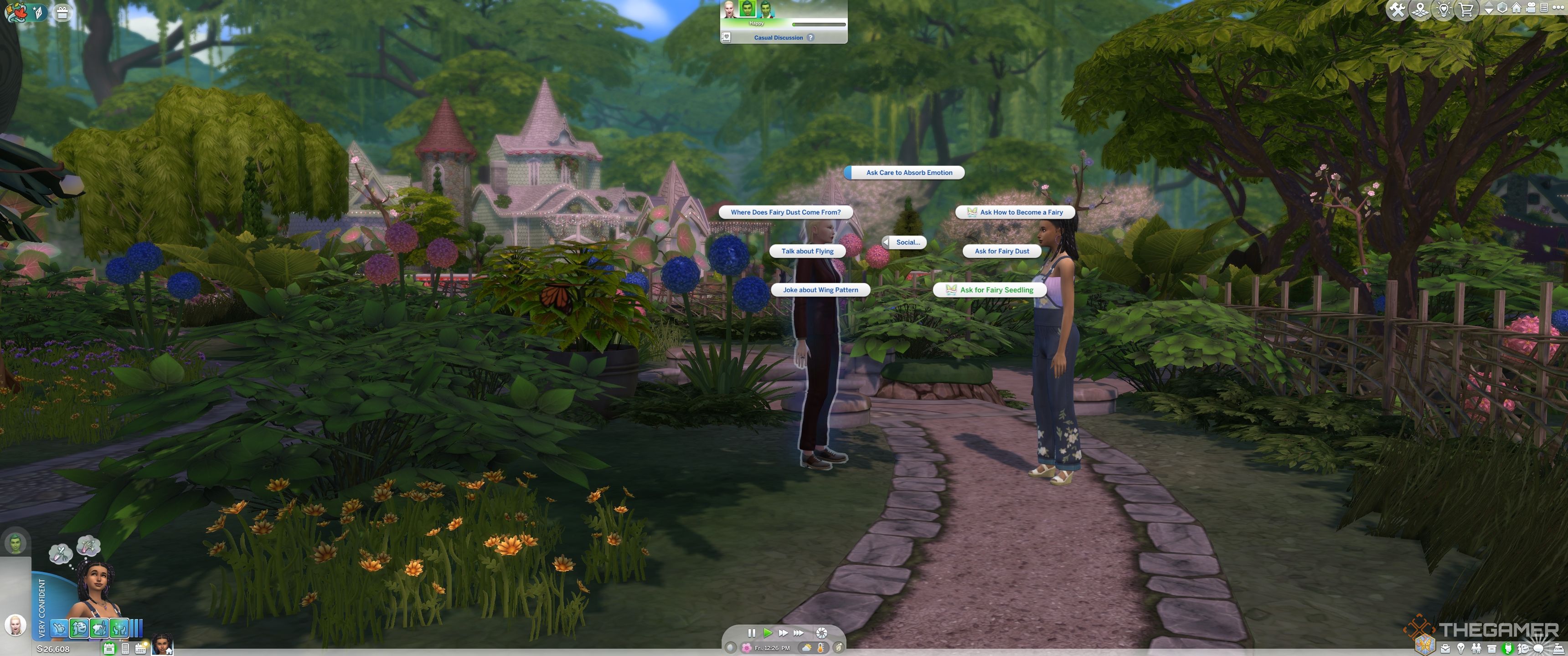Go back to the Social... category
The height and width of the screenshot is (656, 1568).
[x=906, y=242]
